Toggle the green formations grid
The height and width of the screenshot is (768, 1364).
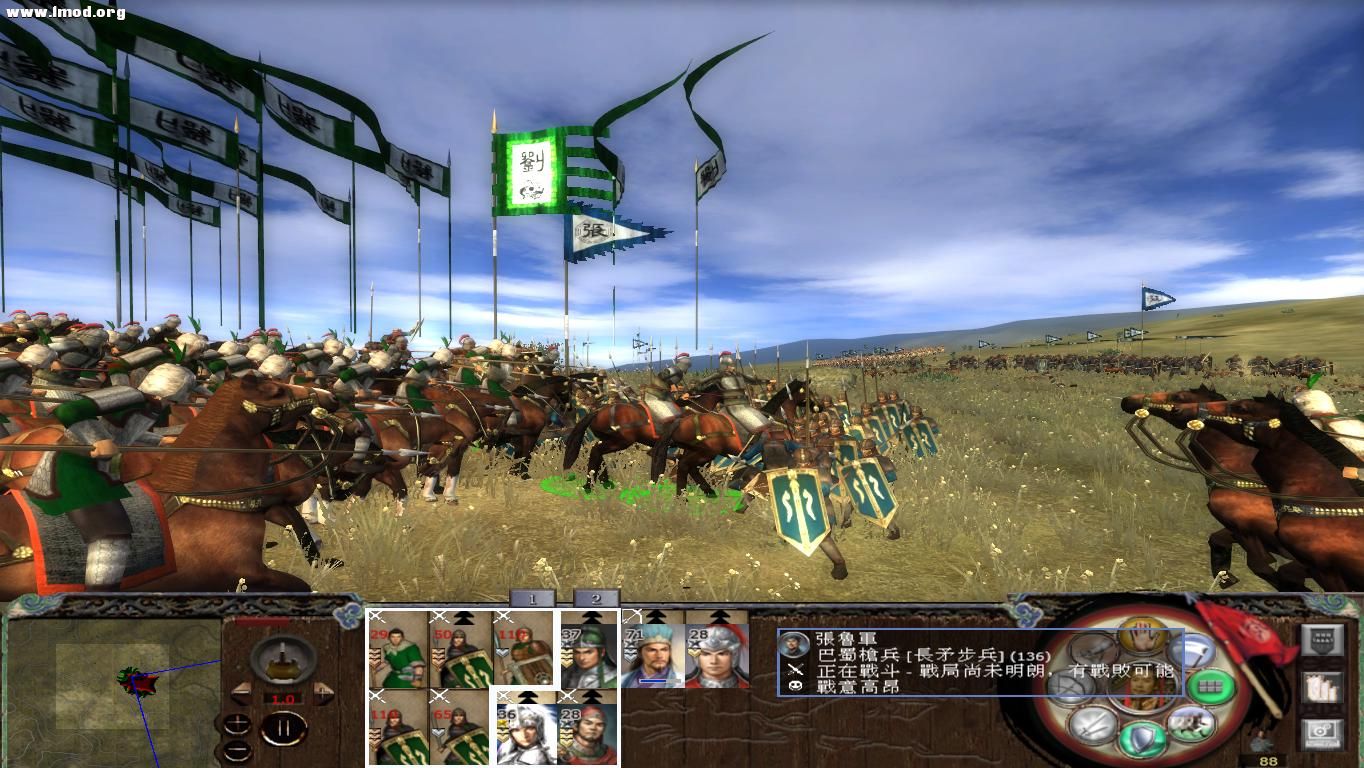1210,685
